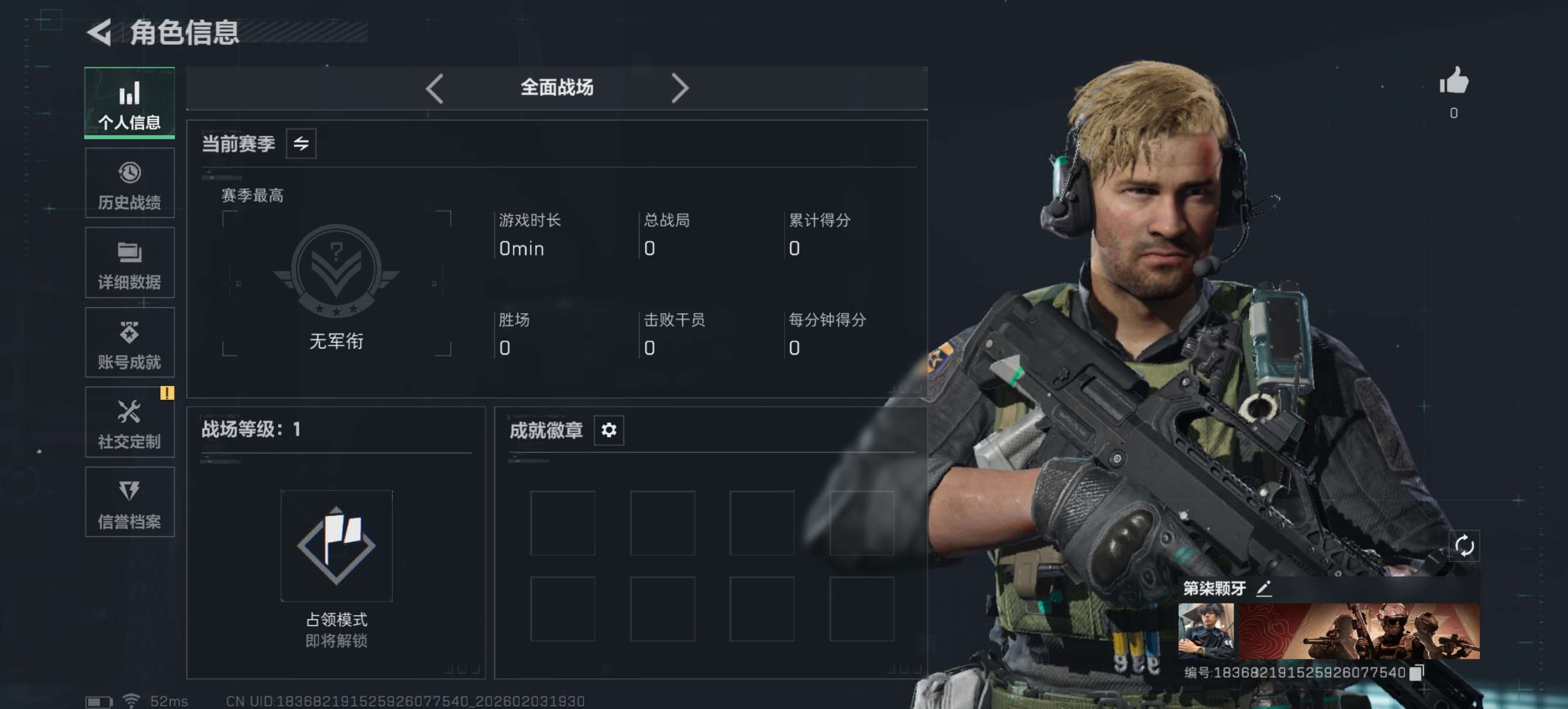
Task: Switch to the previous game mode with left arrow
Action: pos(435,89)
